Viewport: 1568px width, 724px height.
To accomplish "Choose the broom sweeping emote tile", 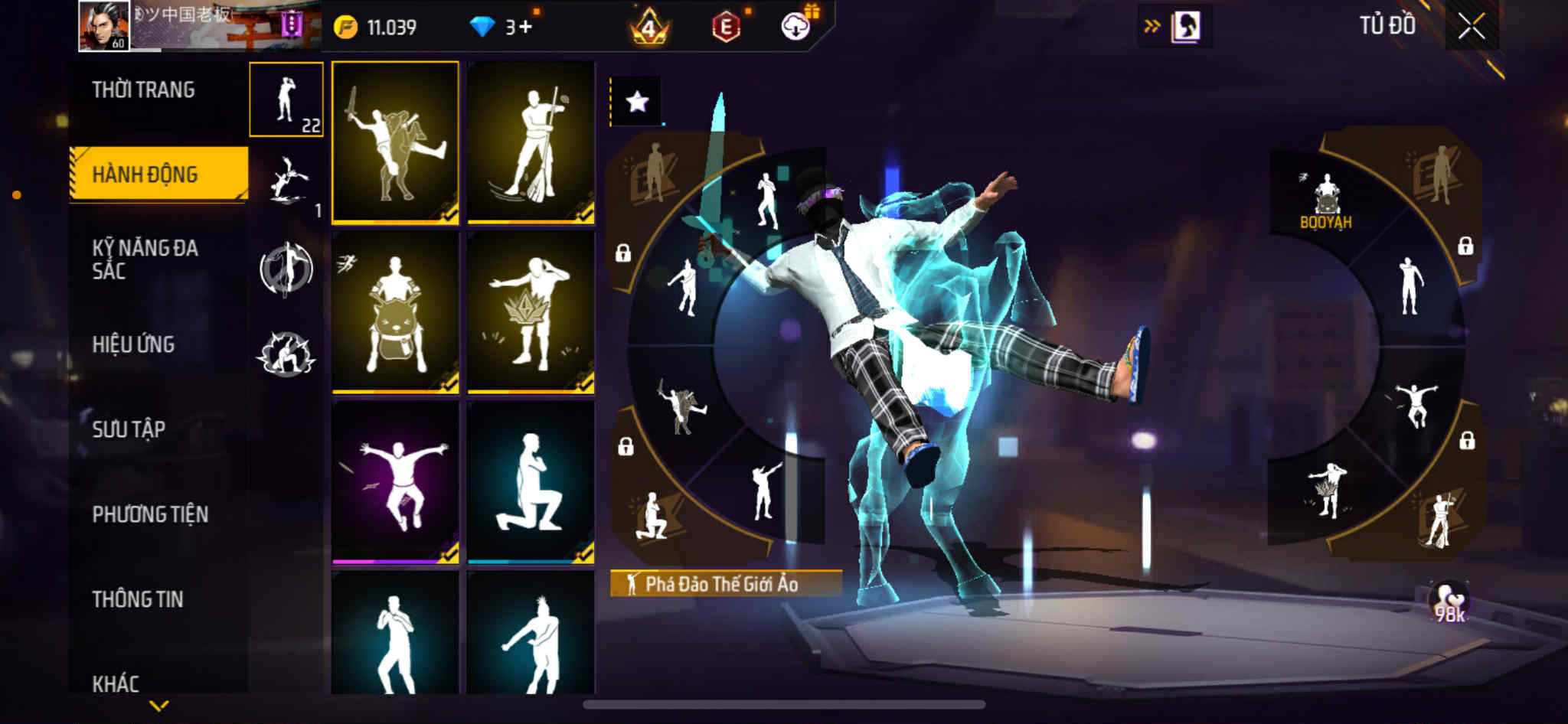I will coord(531,143).
